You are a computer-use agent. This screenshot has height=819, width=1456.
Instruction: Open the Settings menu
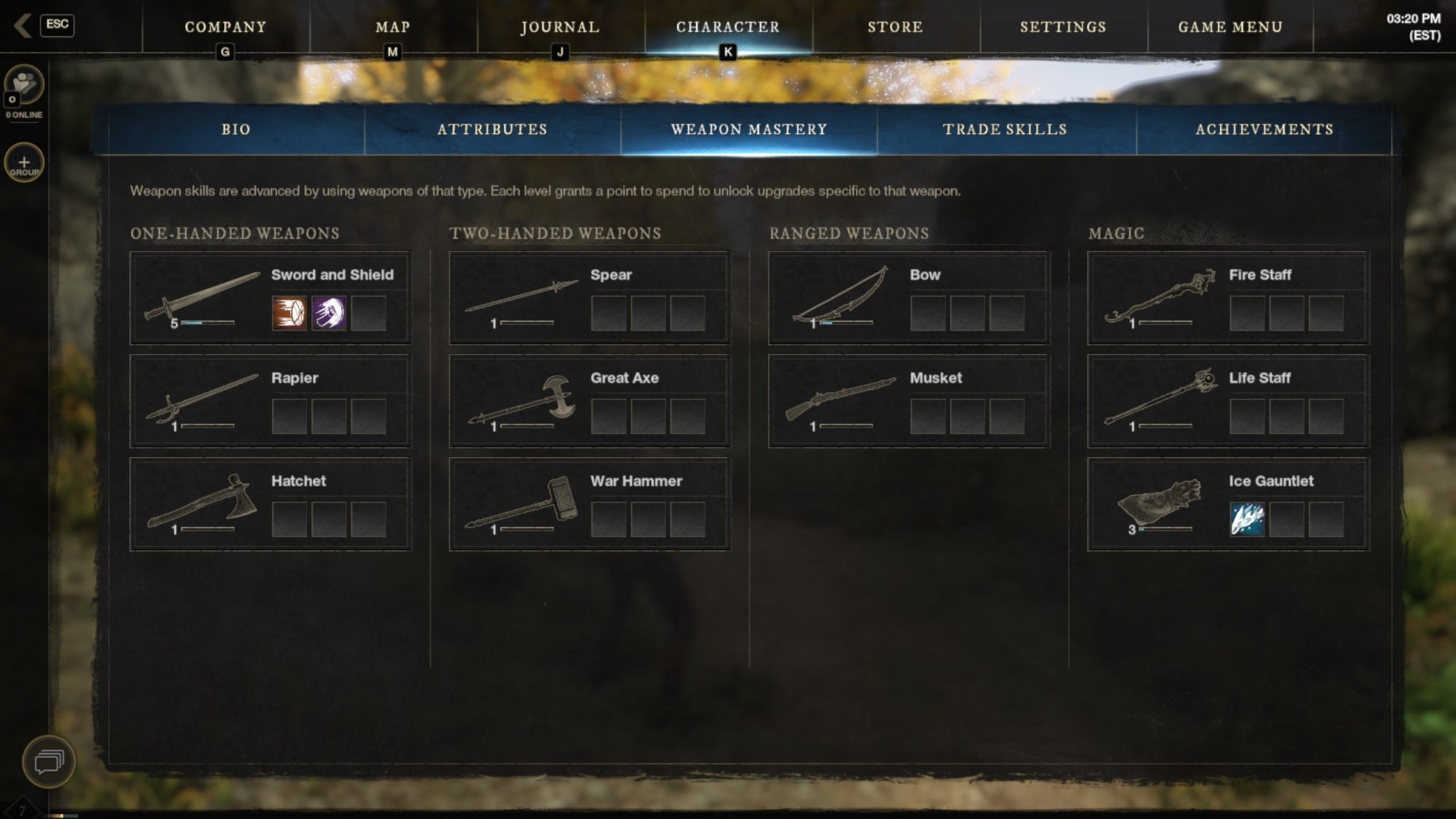click(1063, 27)
